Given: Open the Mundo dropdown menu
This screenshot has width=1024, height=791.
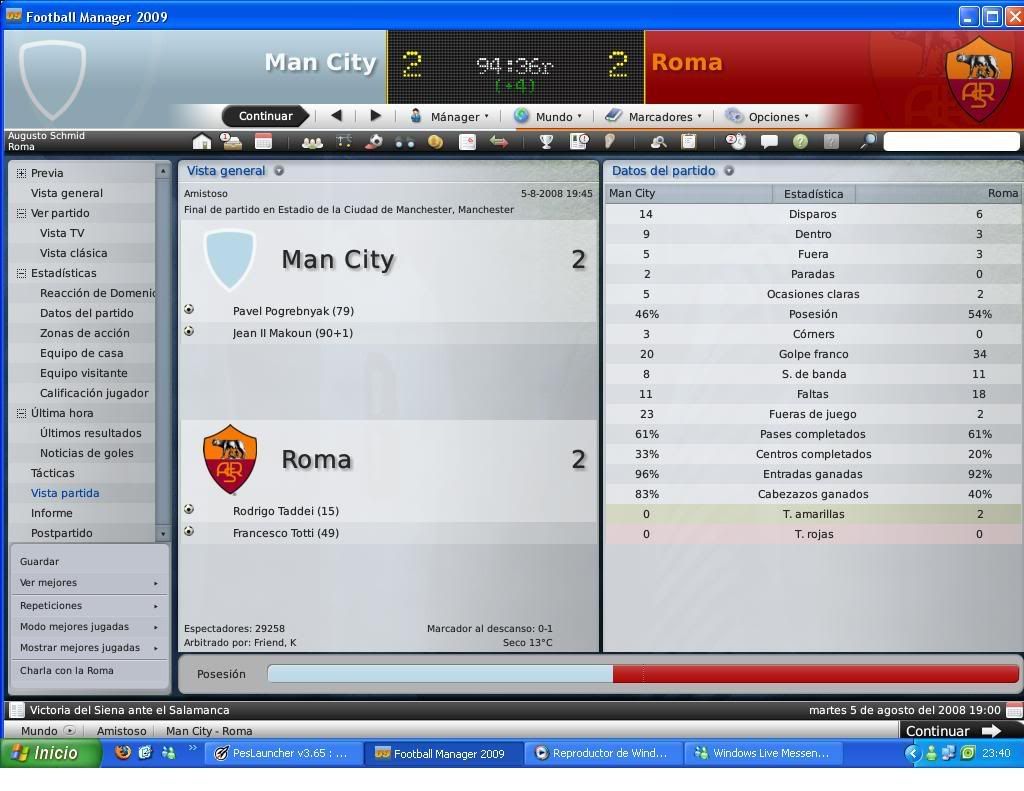Looking at the screenshot, I should [x=548, y=116].
